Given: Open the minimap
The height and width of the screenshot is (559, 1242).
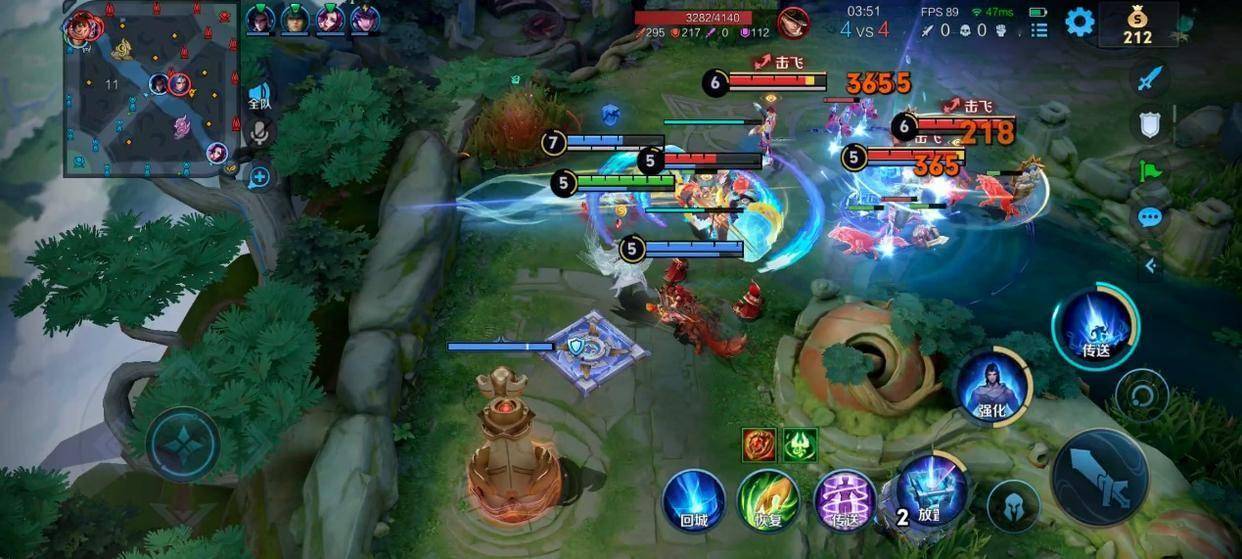Looking at the screenshot, I should 150,88.
